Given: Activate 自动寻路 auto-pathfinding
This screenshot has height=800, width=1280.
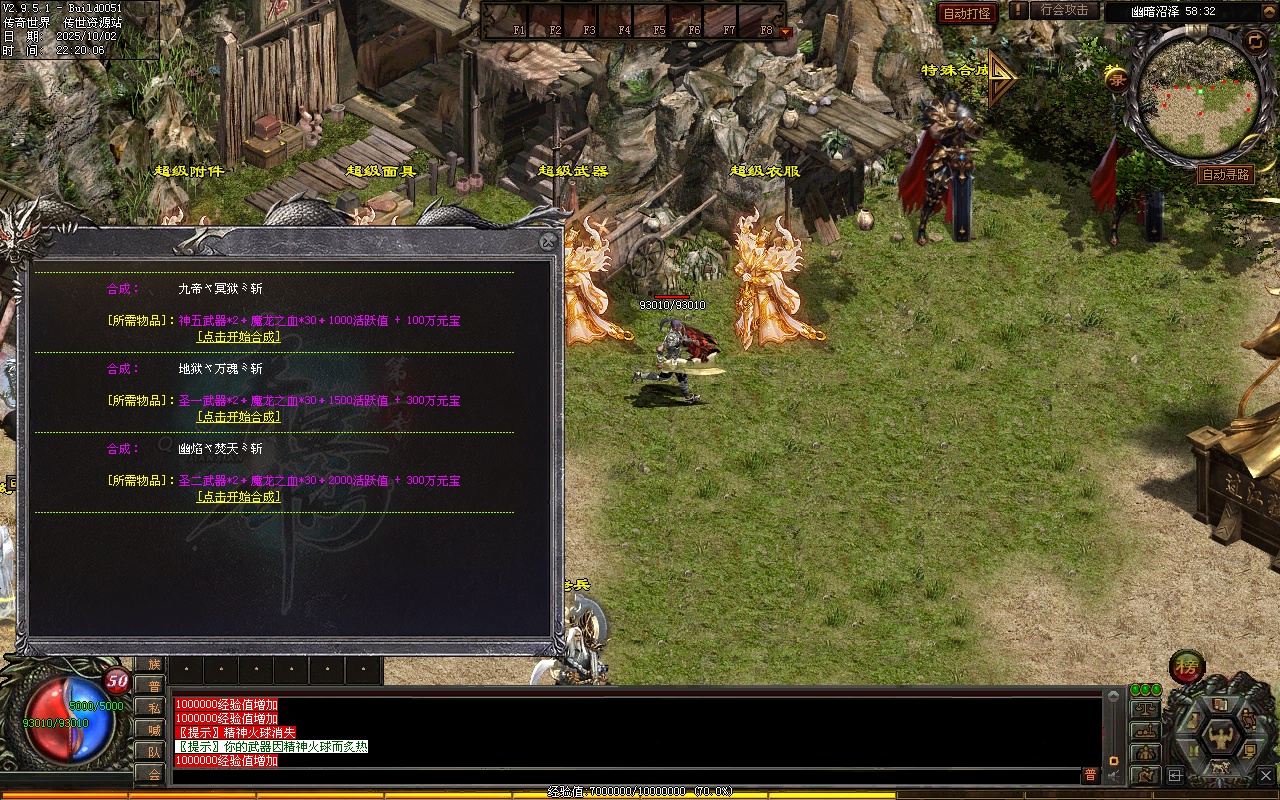Looking at the screenshot, I should [x=1225, y=174].
